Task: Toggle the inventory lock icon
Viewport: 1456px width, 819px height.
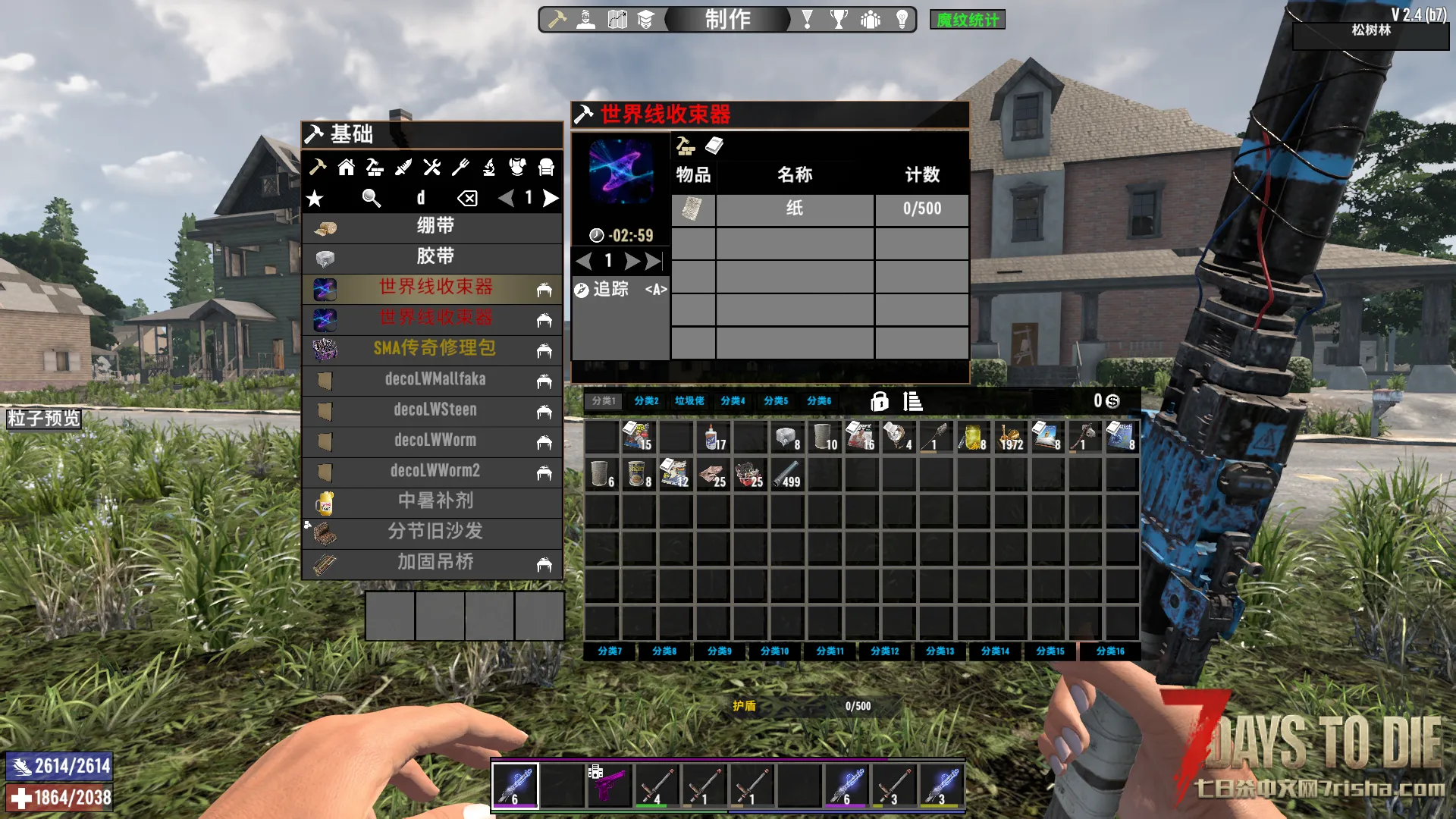Action: [x=879, y=401]
